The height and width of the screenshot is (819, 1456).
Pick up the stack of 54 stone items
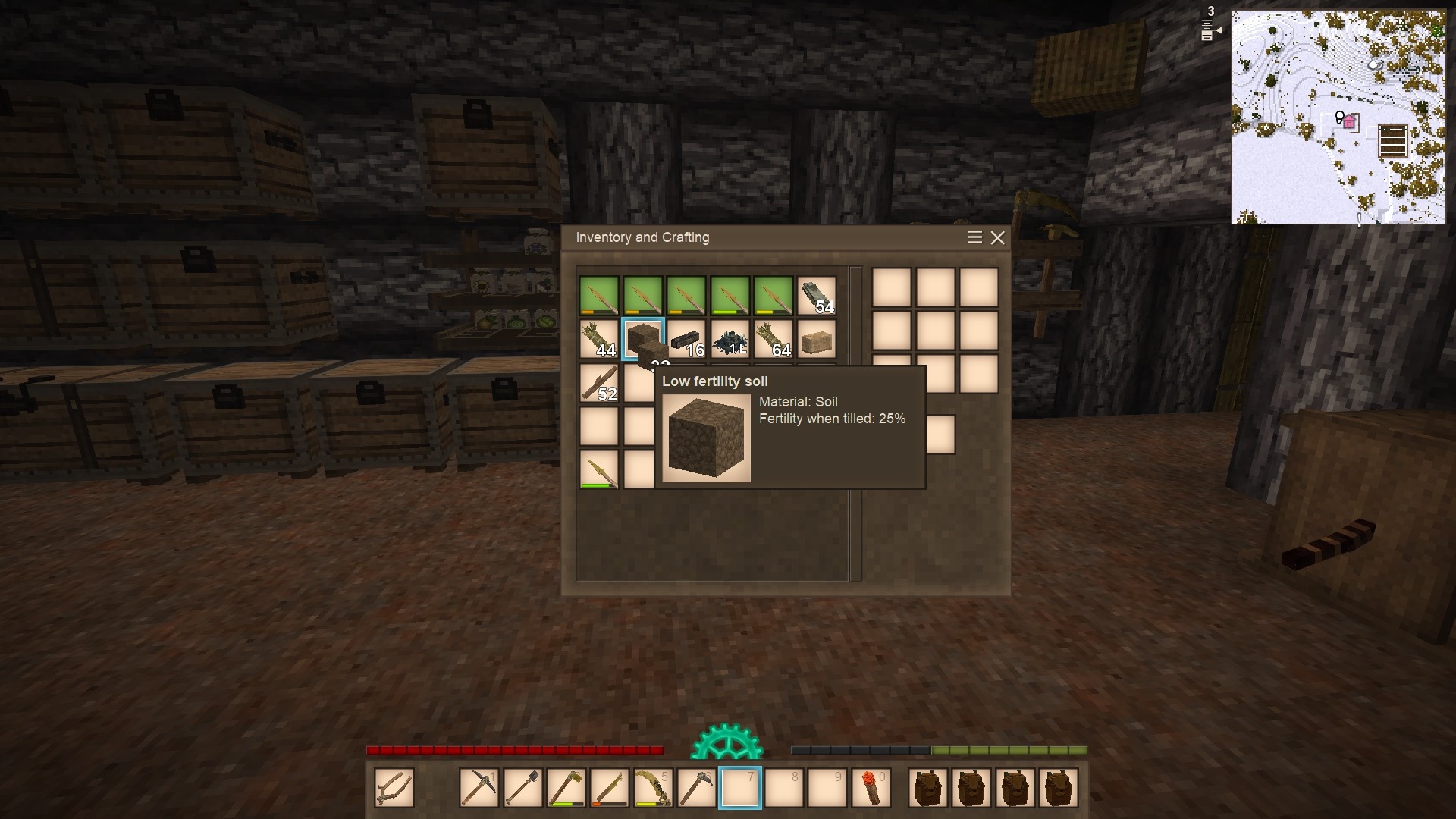point(817,295)
